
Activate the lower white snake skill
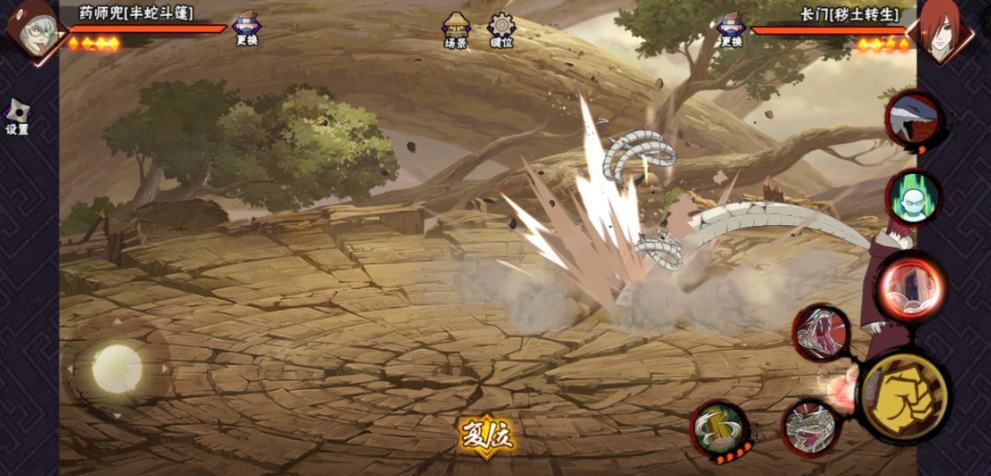(810, 426)
